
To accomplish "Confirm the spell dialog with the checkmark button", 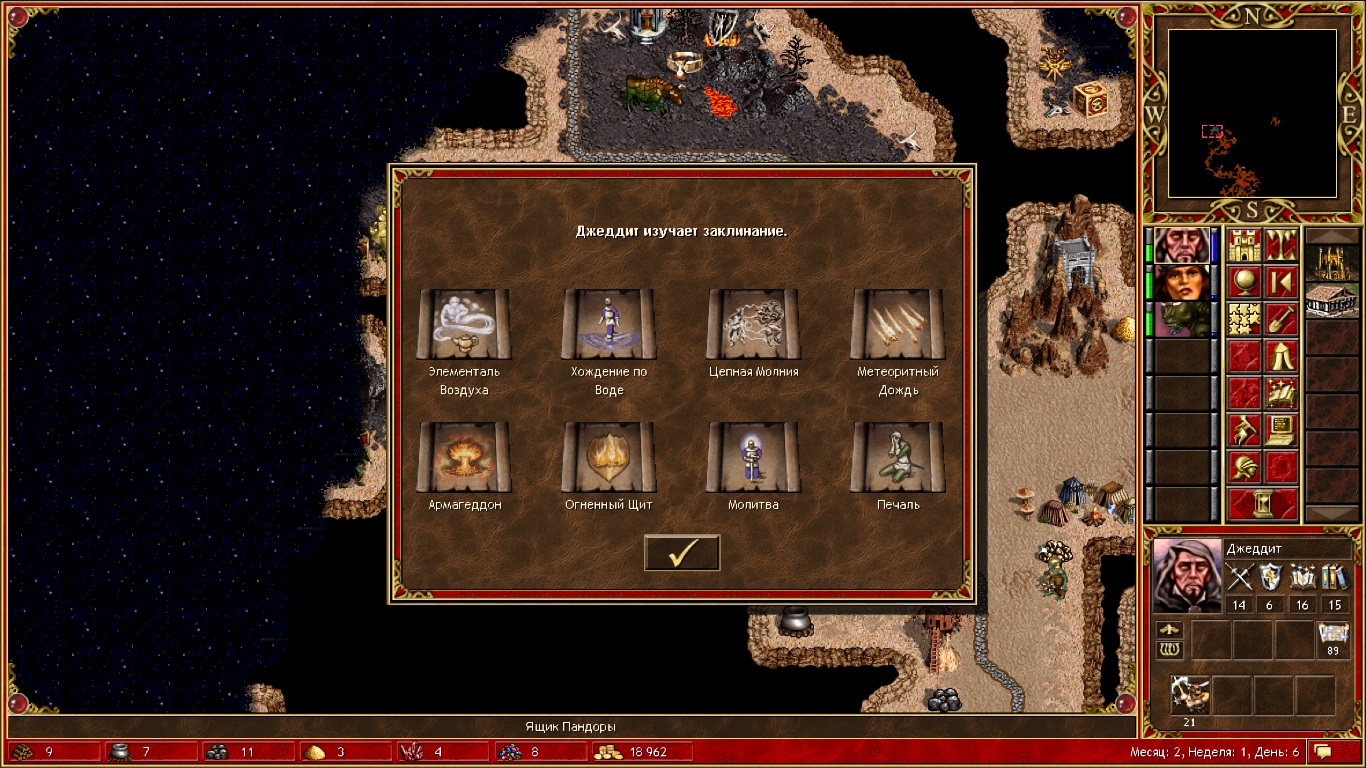I will (x=682, y=552).
